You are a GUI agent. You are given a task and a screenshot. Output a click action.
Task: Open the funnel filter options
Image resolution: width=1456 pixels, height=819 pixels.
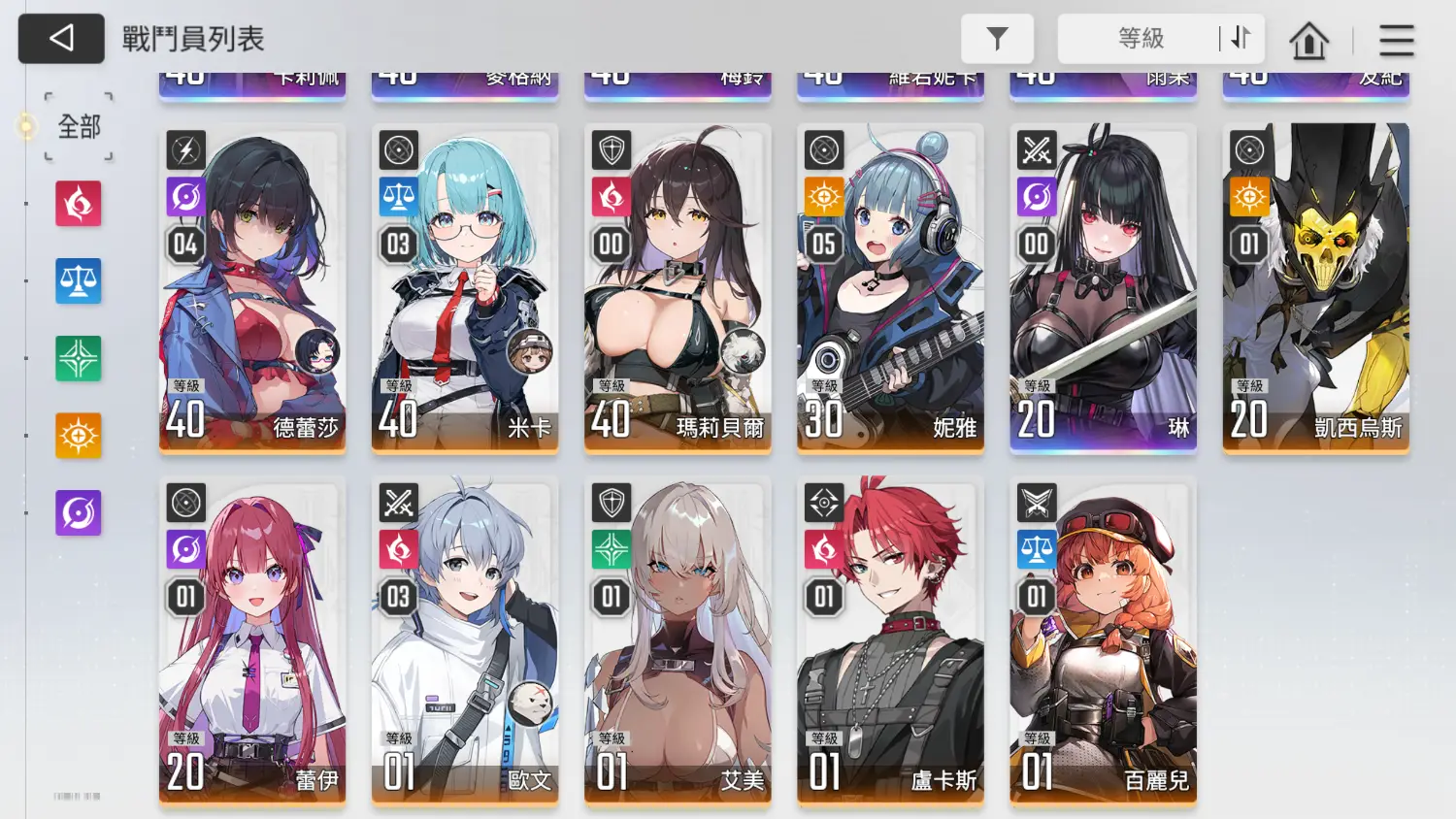coord(997,39)
